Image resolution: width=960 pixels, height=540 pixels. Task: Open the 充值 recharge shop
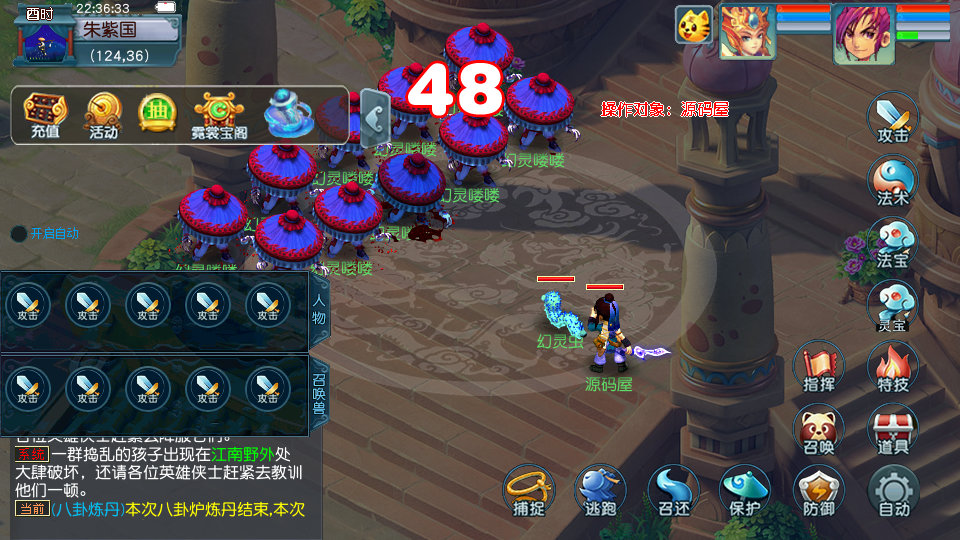coord(45,115)
